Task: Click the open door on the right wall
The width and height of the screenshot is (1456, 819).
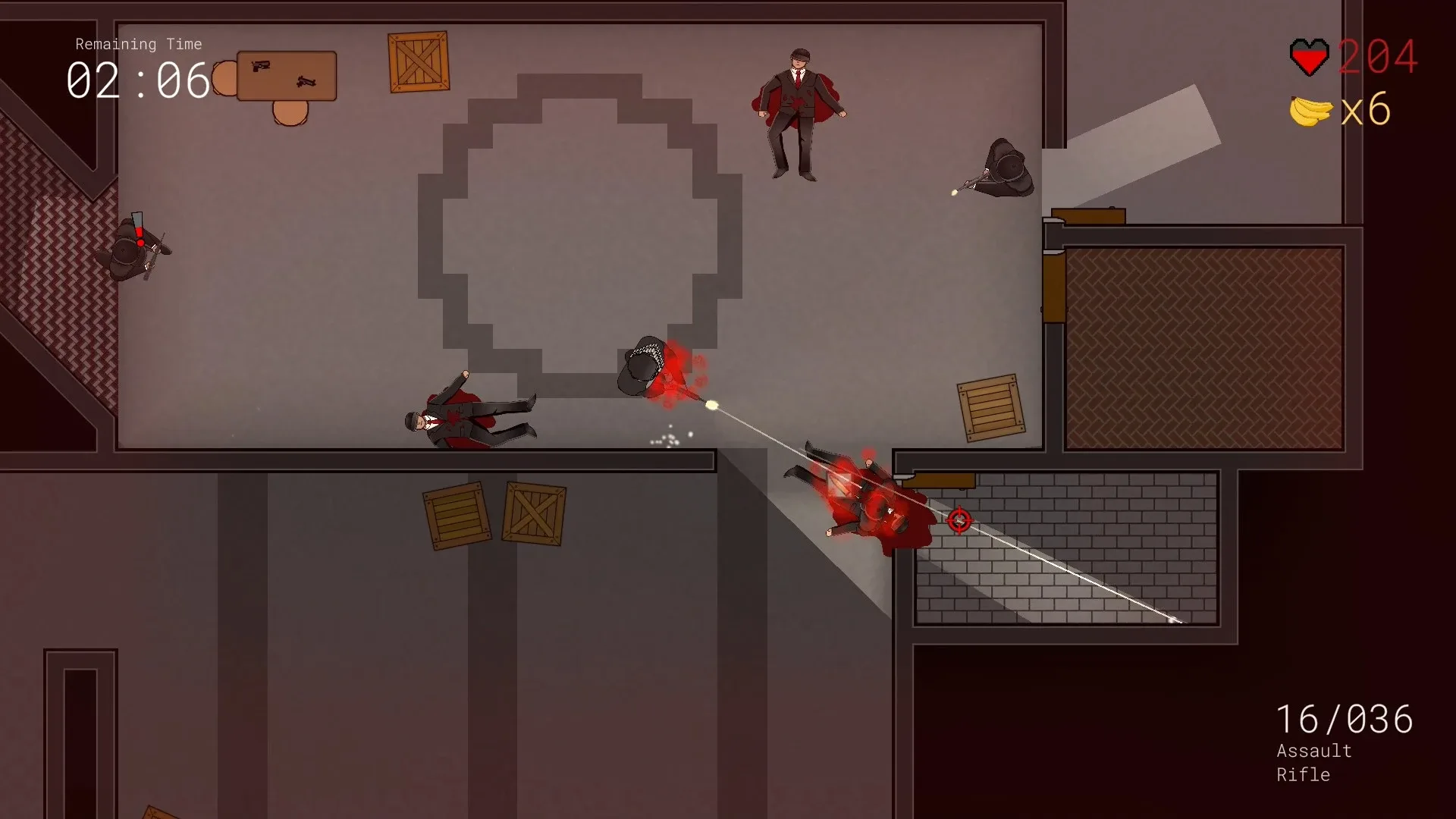Action: [1090, 216]
